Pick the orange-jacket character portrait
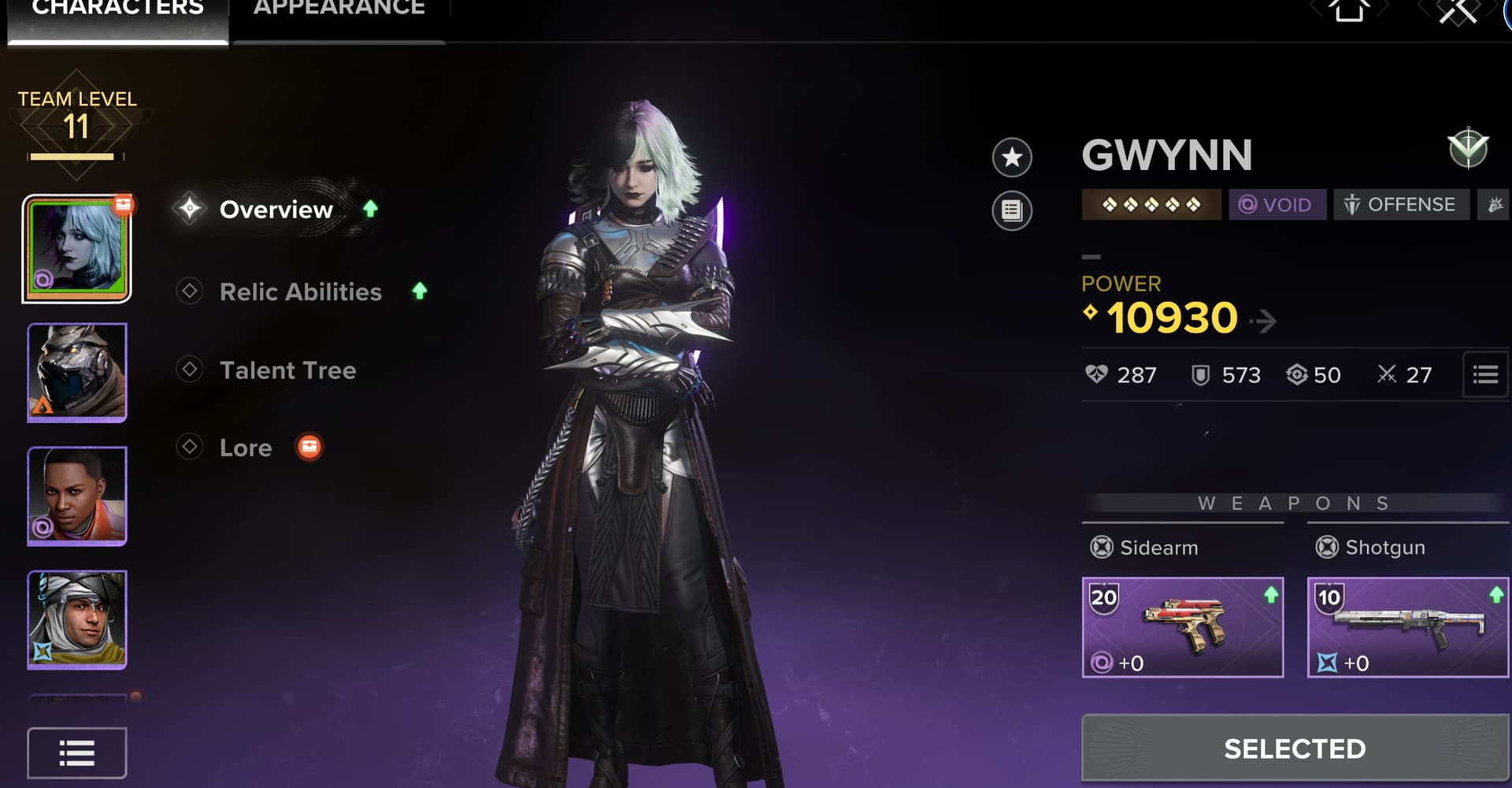This screenshot has width=1512, height=788. click(x=77, y=496)
